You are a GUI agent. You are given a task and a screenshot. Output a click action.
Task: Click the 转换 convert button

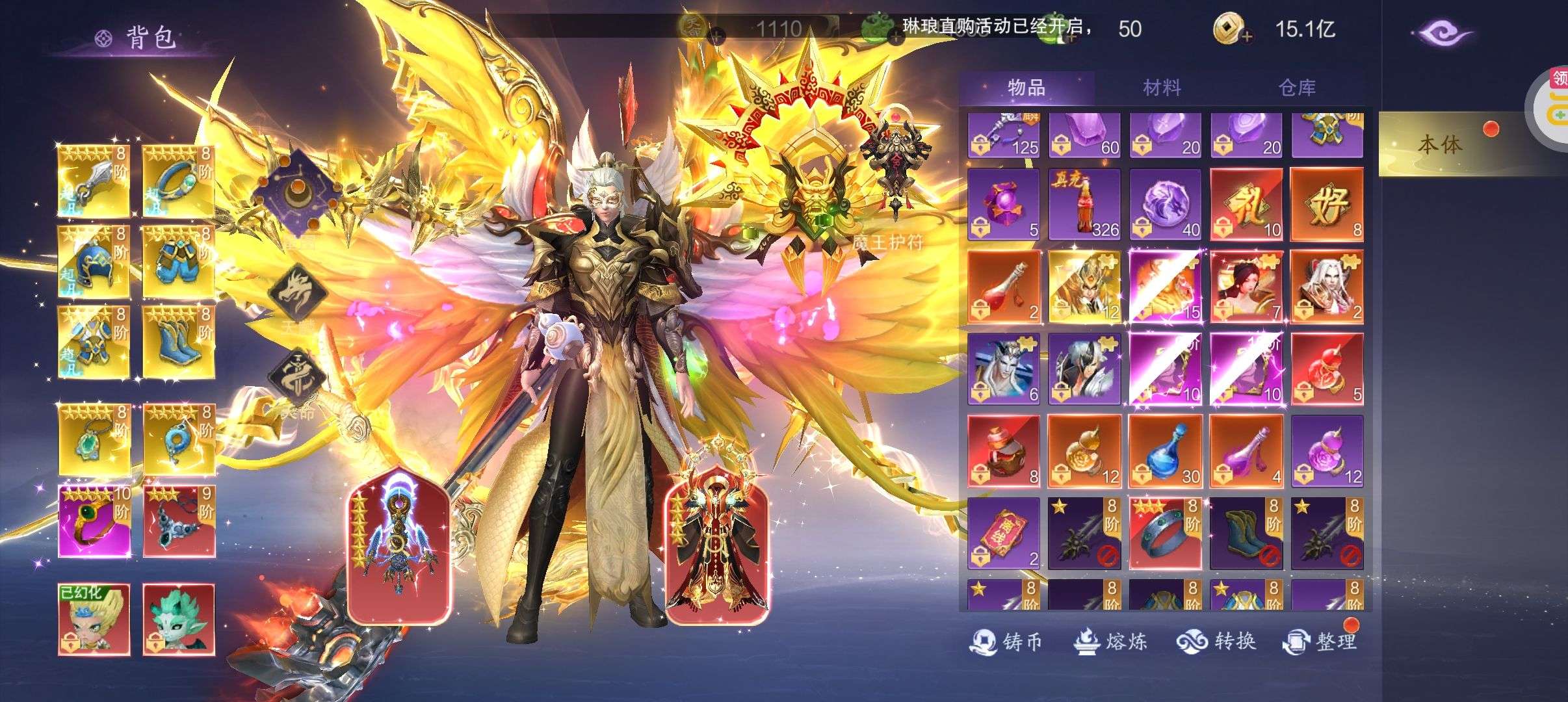tap(1215, 642)
